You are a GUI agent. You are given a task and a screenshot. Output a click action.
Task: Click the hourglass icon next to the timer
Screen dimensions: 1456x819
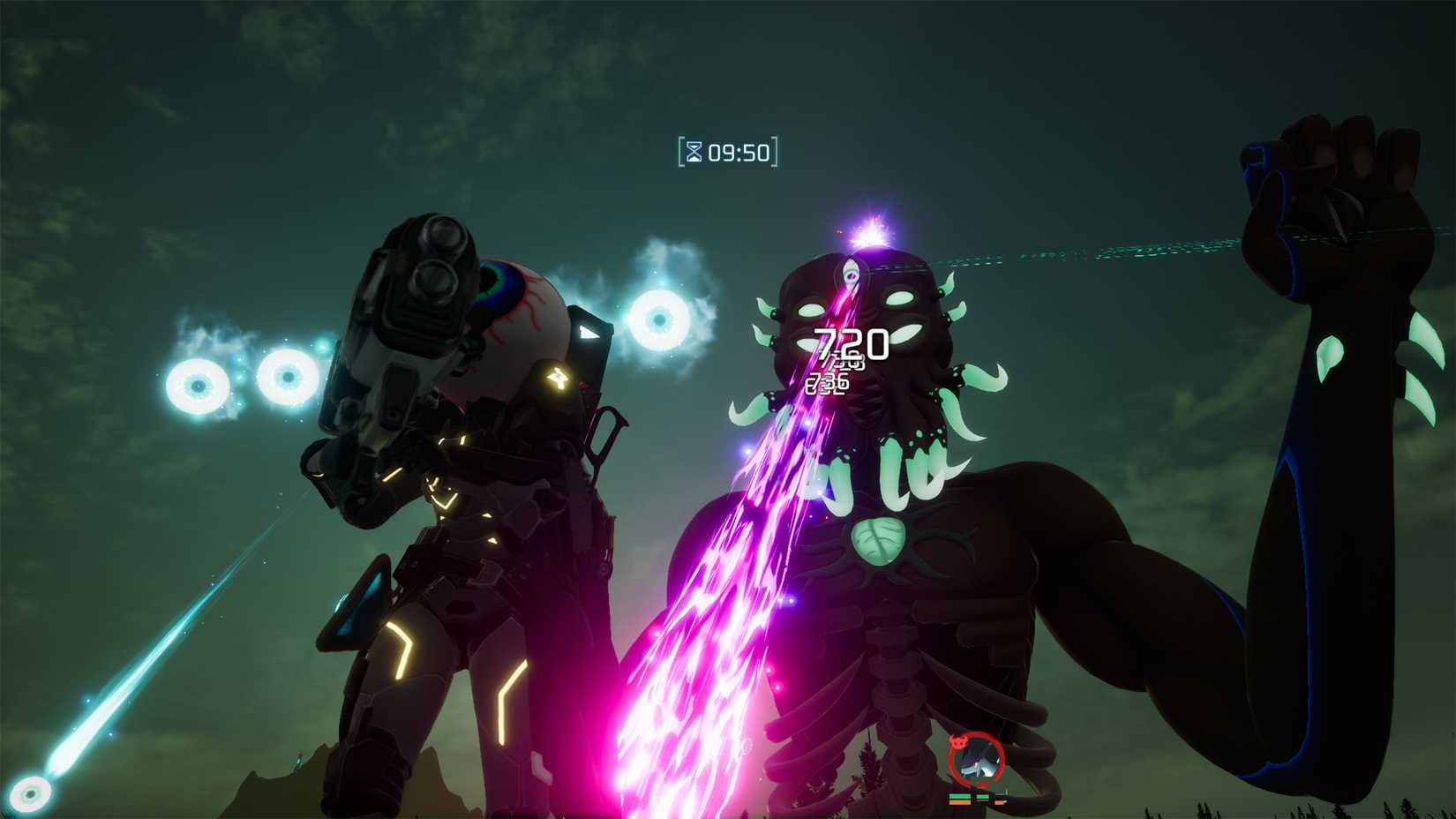click(694, 151)
